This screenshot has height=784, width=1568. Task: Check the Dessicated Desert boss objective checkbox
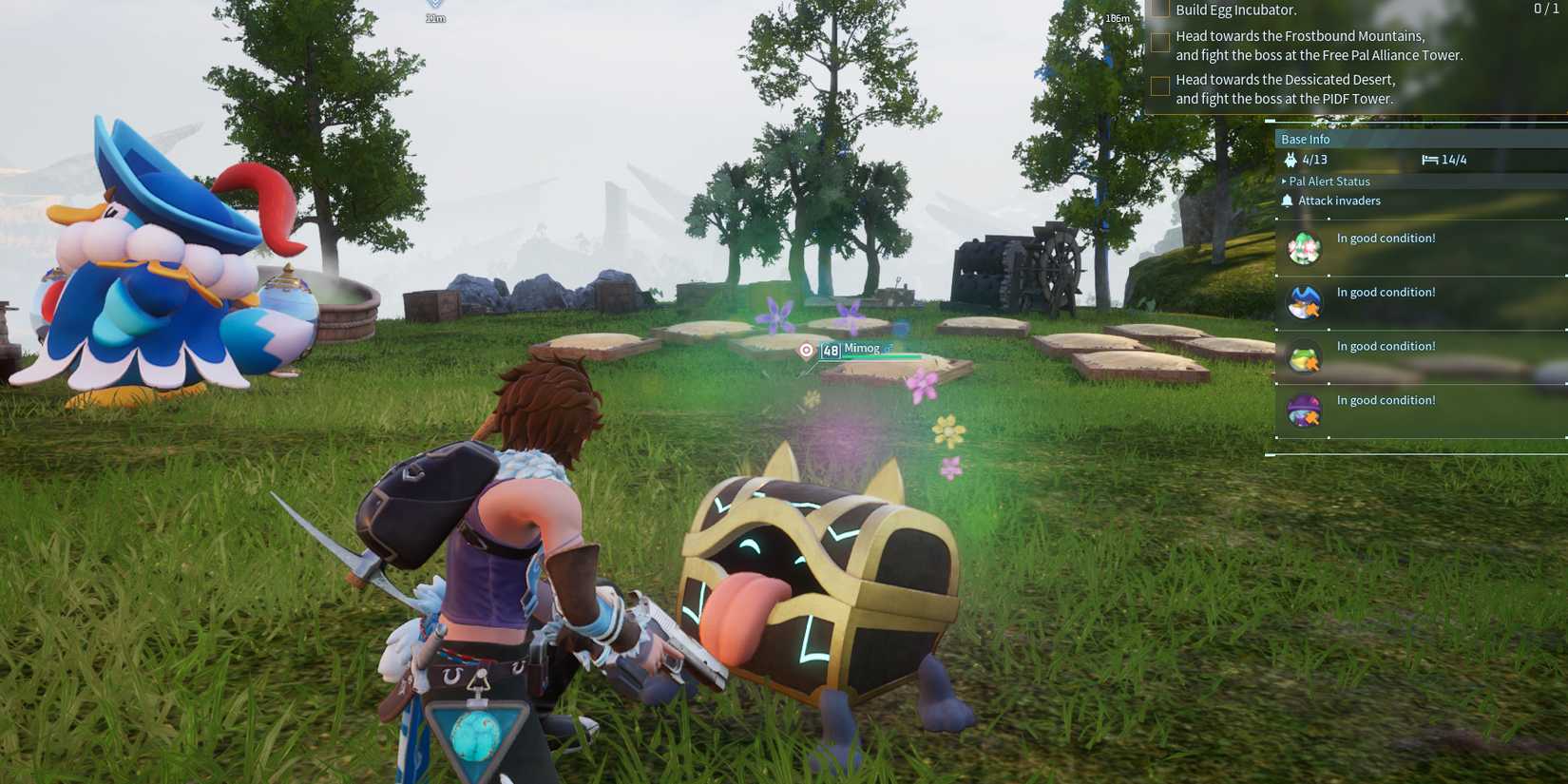tap(1160, 86)
